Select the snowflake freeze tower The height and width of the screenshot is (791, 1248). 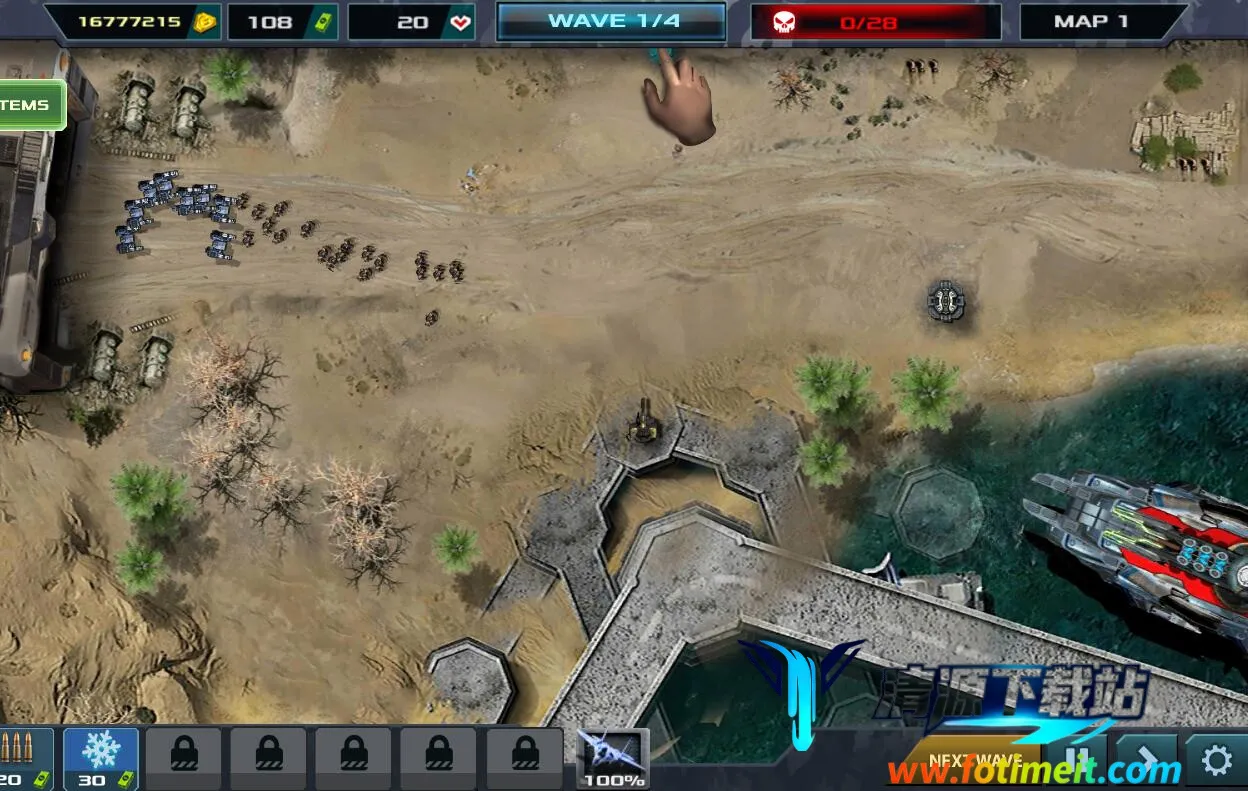100,757
